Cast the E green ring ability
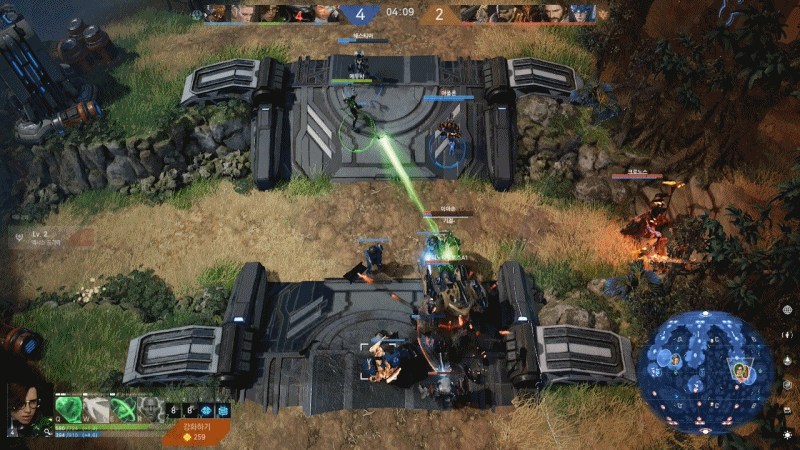Screen dimensions: 800x450 point(122,409)
